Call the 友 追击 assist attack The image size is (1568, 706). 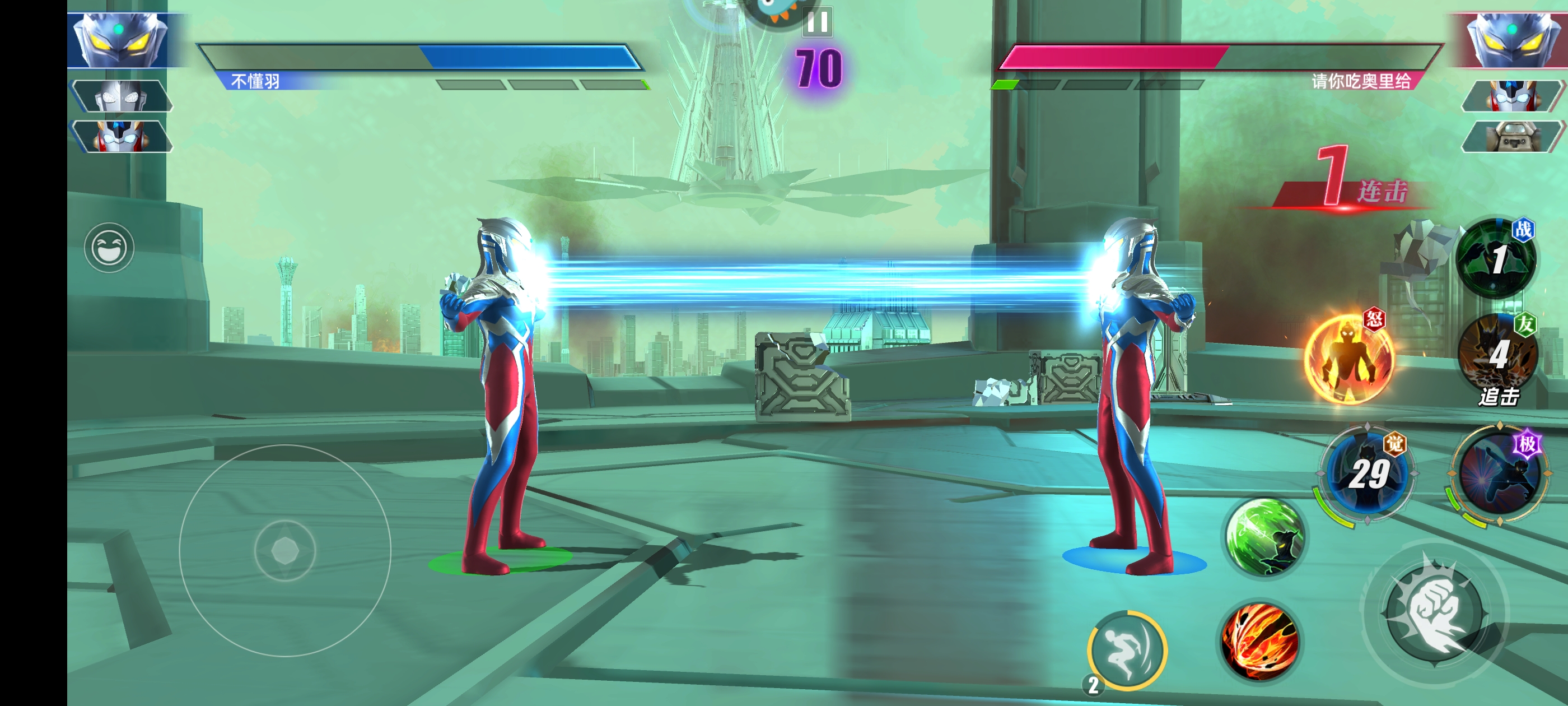[x=1498, y=355]
